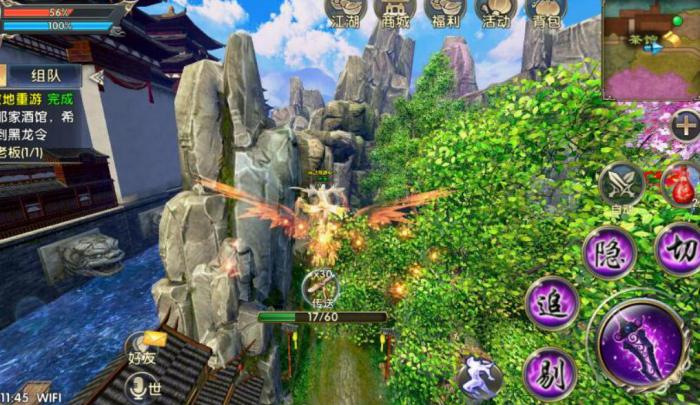The image size is (700, 405).
Task: Activate the 剔 skill
Action: [x=549, y=374]
